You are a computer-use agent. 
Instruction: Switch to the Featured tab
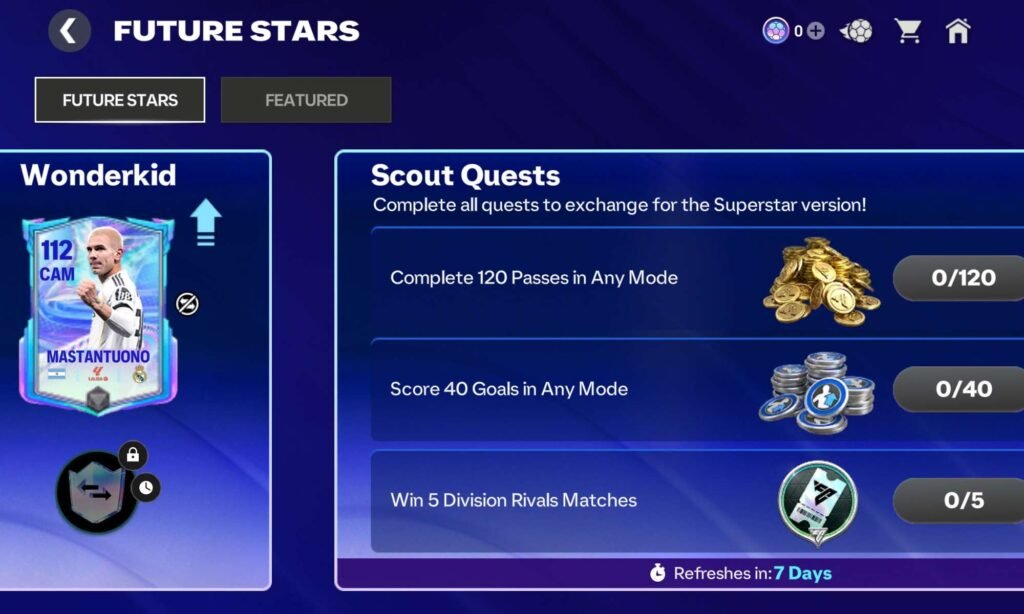(306, 100)
